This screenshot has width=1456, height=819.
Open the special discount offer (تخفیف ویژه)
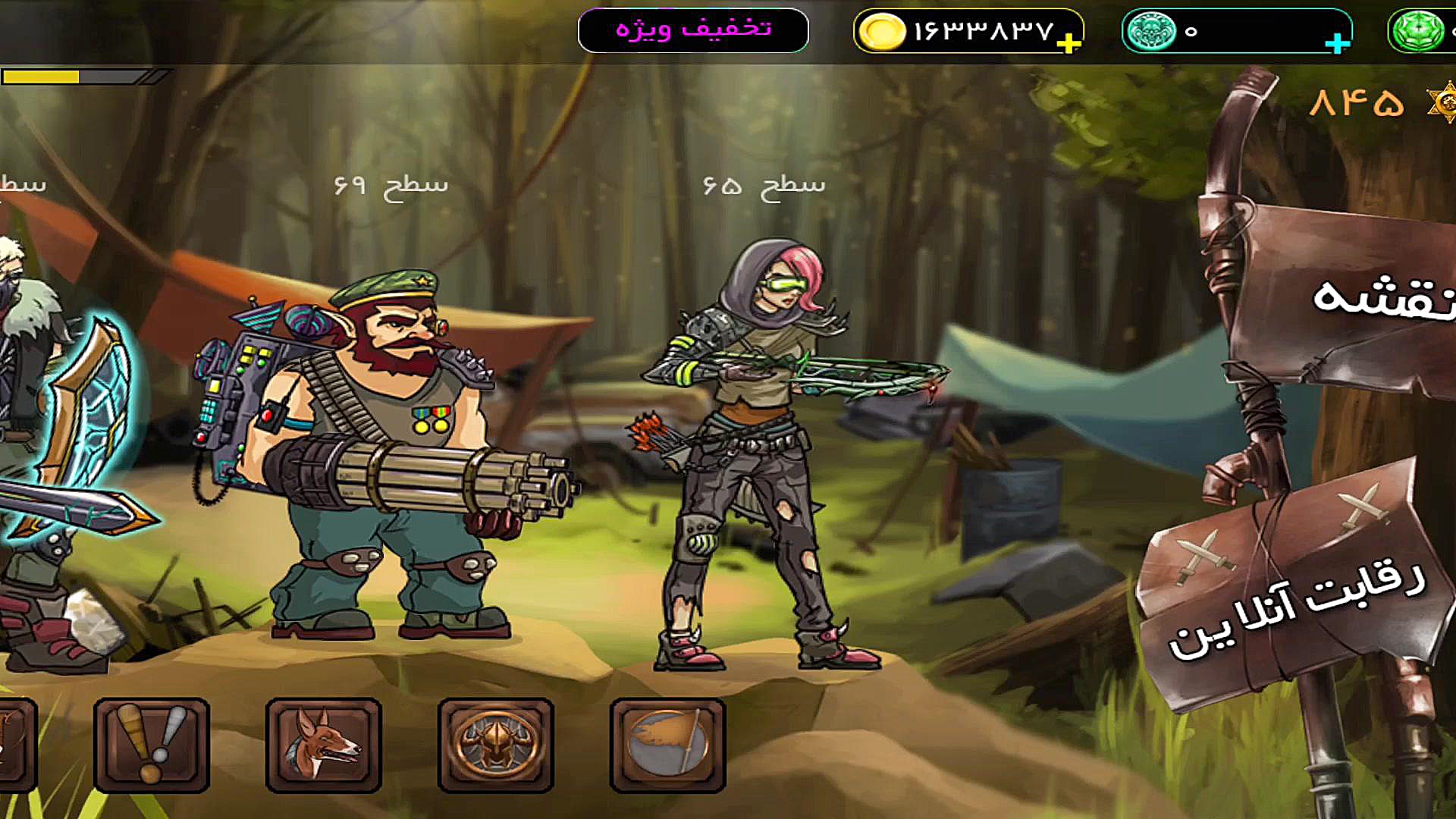[693, 30]
